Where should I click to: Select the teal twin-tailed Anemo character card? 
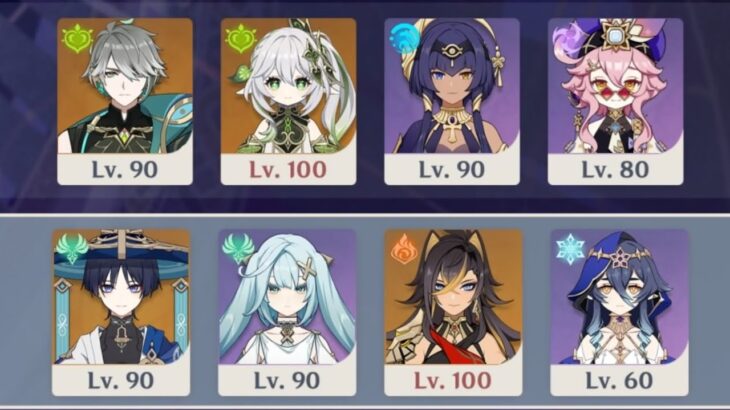point(288,310)
